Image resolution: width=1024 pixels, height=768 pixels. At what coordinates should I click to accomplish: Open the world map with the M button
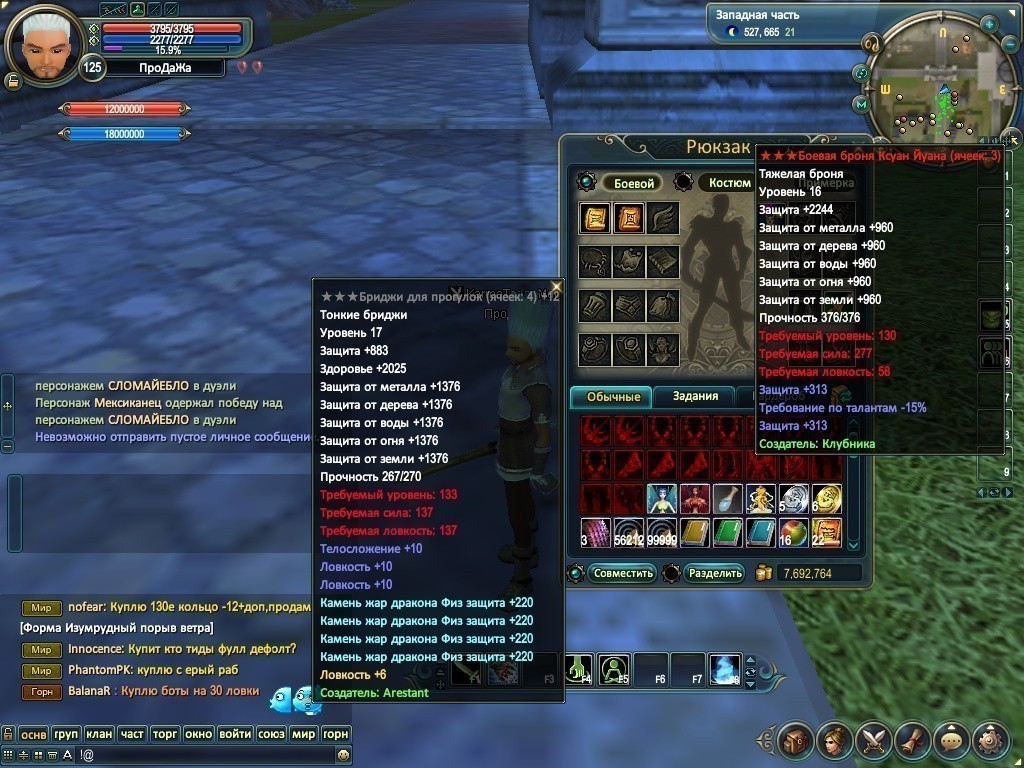(860, 103)
